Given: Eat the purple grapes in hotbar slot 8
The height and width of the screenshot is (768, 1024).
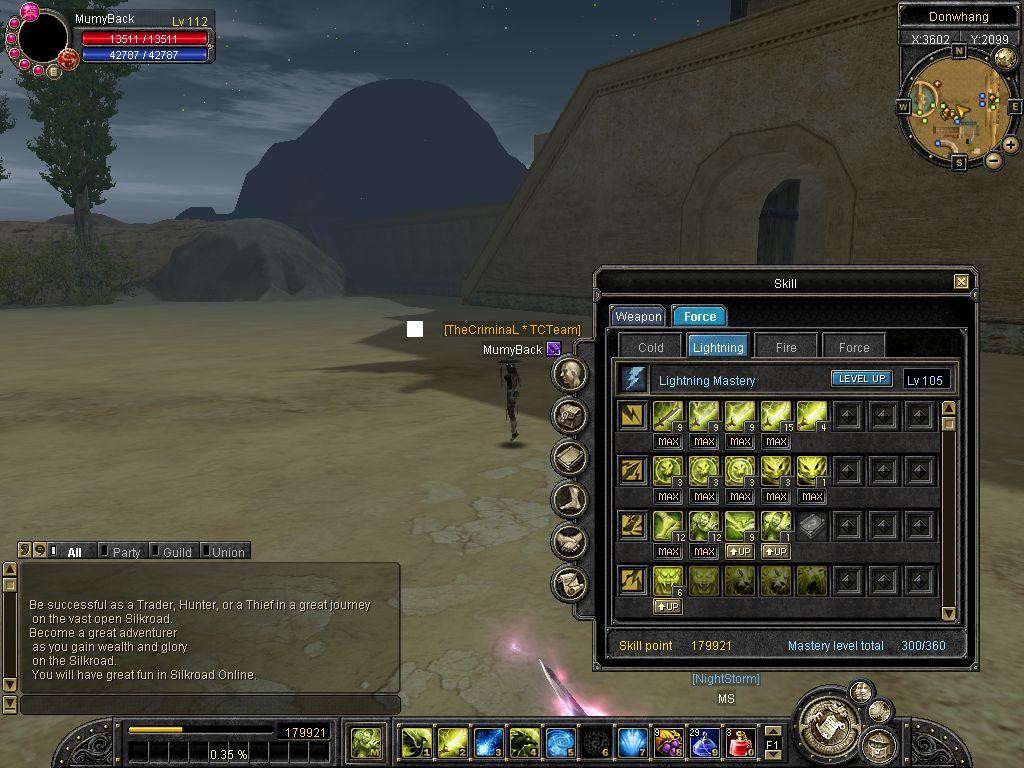Looking at the screenshot, I should tap(667, 742).
